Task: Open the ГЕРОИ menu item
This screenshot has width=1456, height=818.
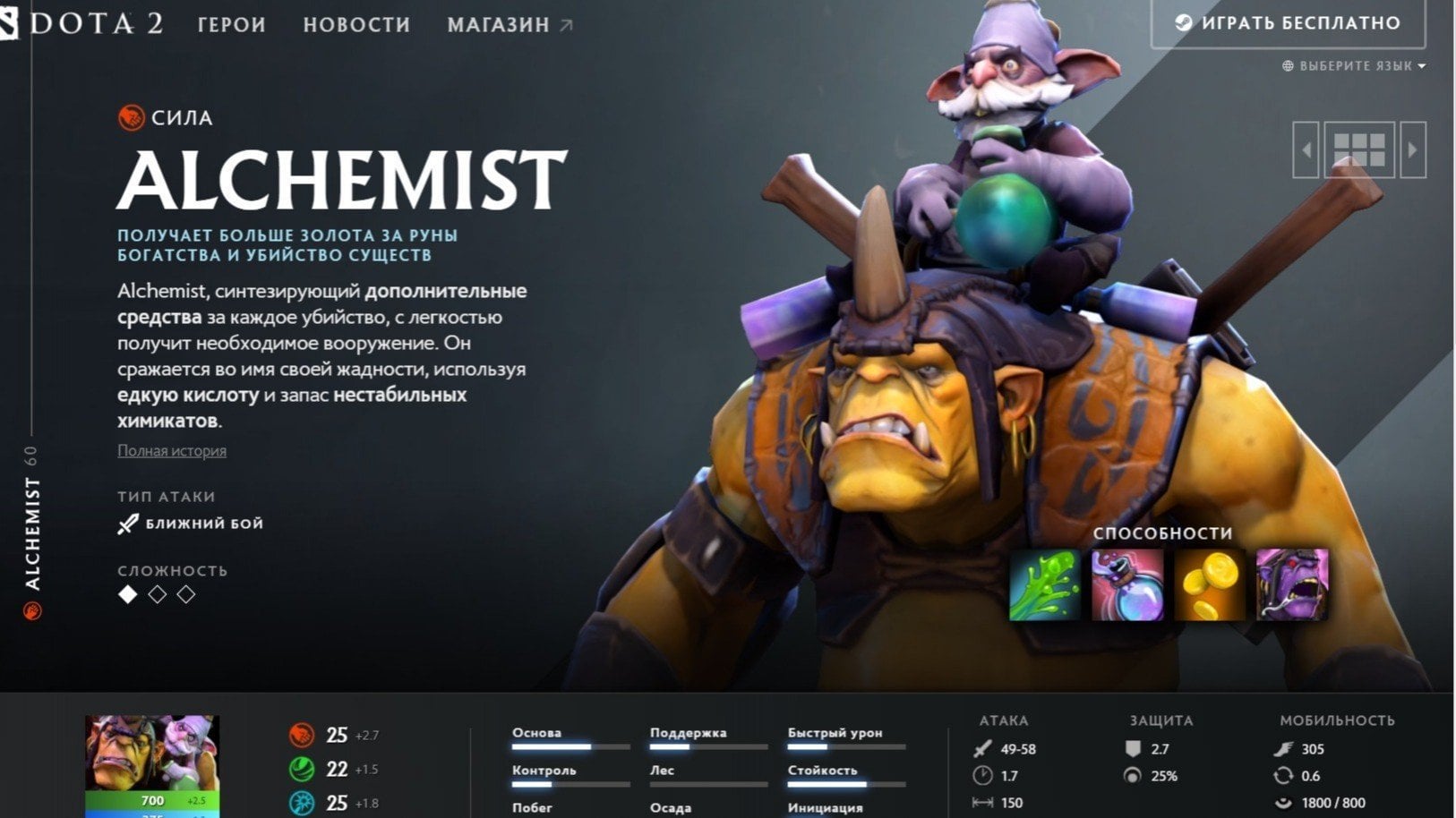Action: click(231, 25)
